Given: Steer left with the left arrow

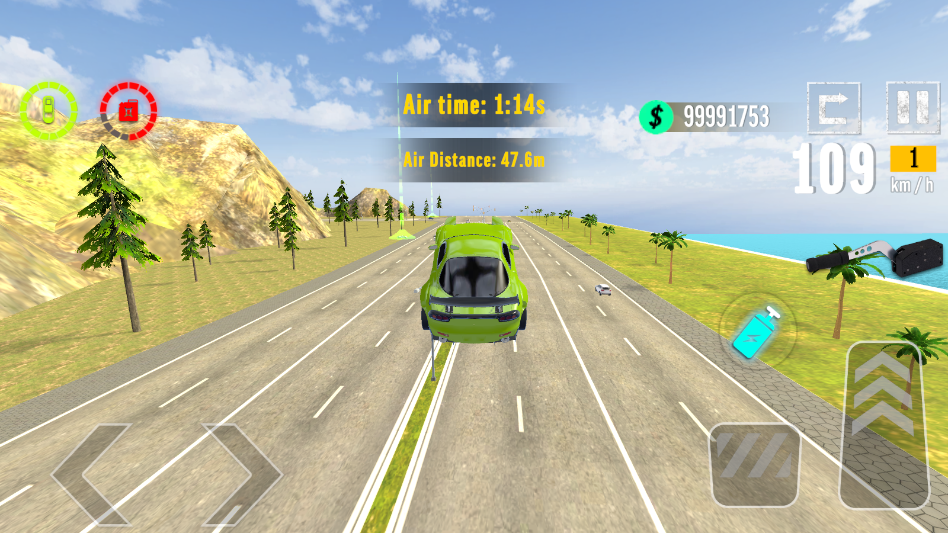Looking at the screenshot, I should point(90,473).
